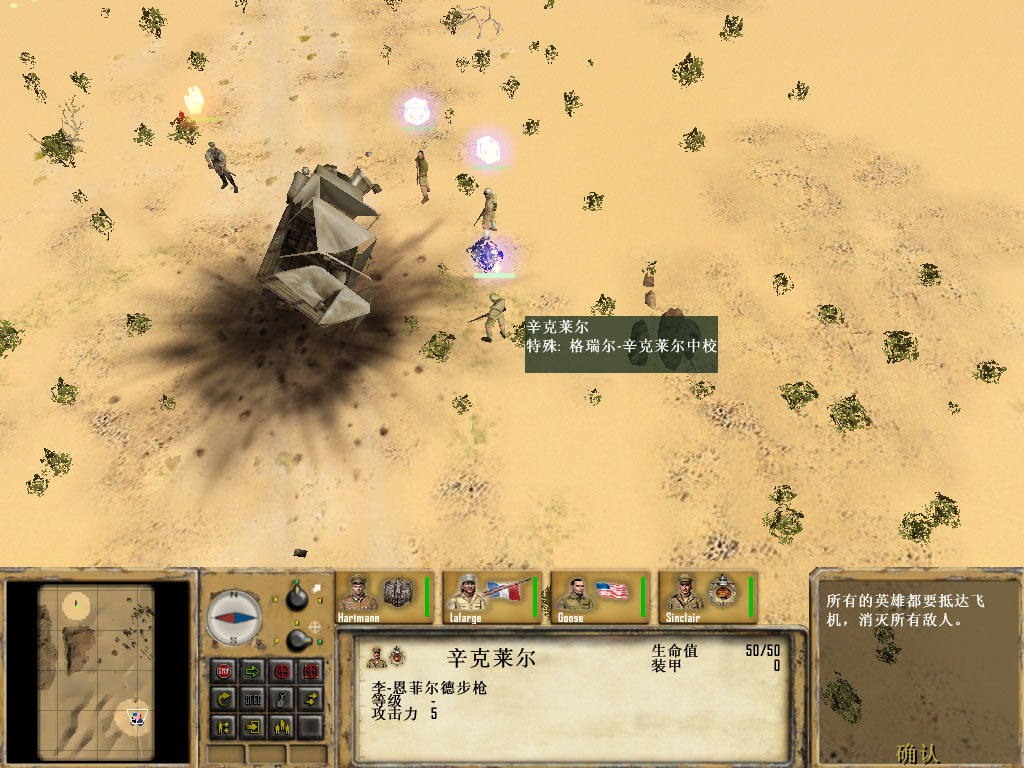Use the boxed red crosshair command
This screenshot has height=768, width=1024.
(x=311, y=670)
